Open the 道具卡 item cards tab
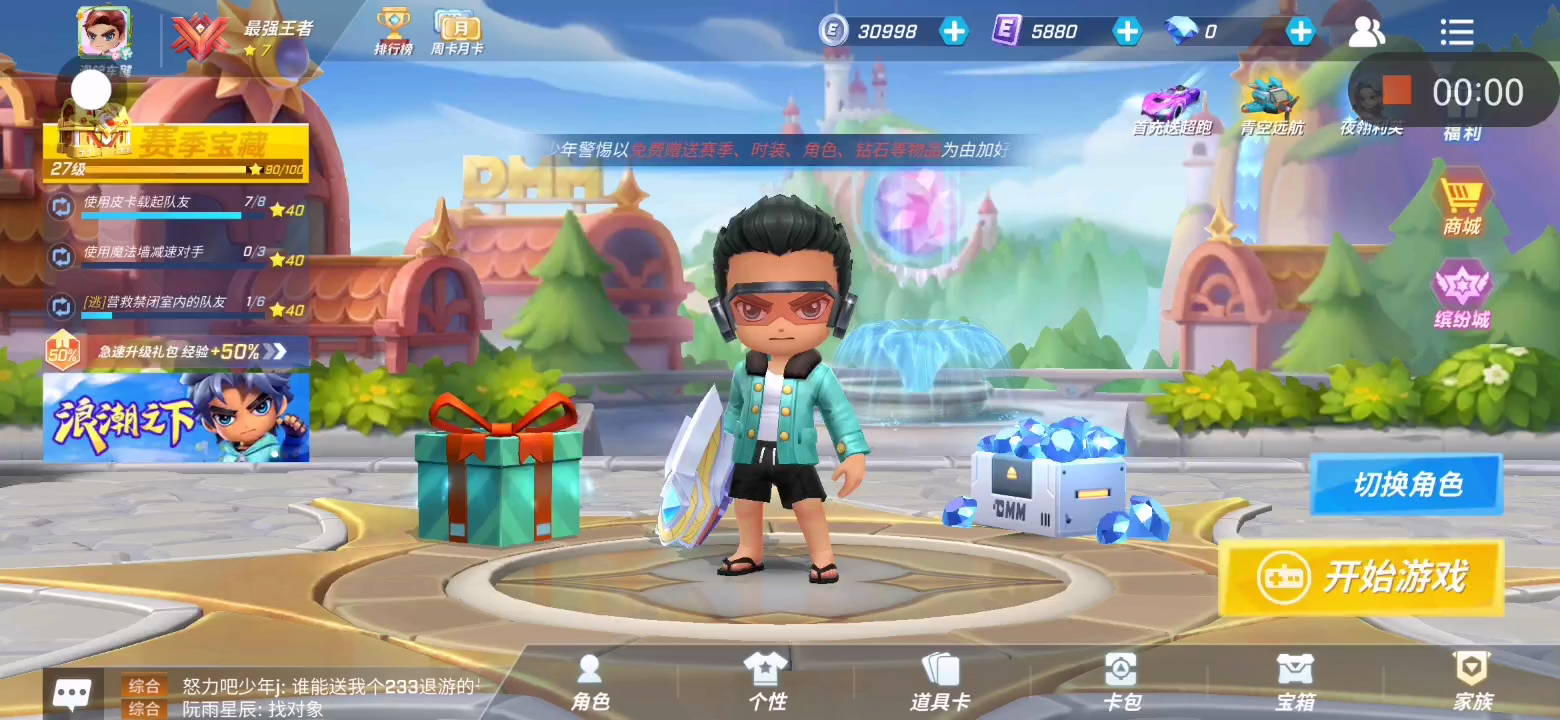The width and height of the screenshot is (1560, 720). (x=940, y=683)
